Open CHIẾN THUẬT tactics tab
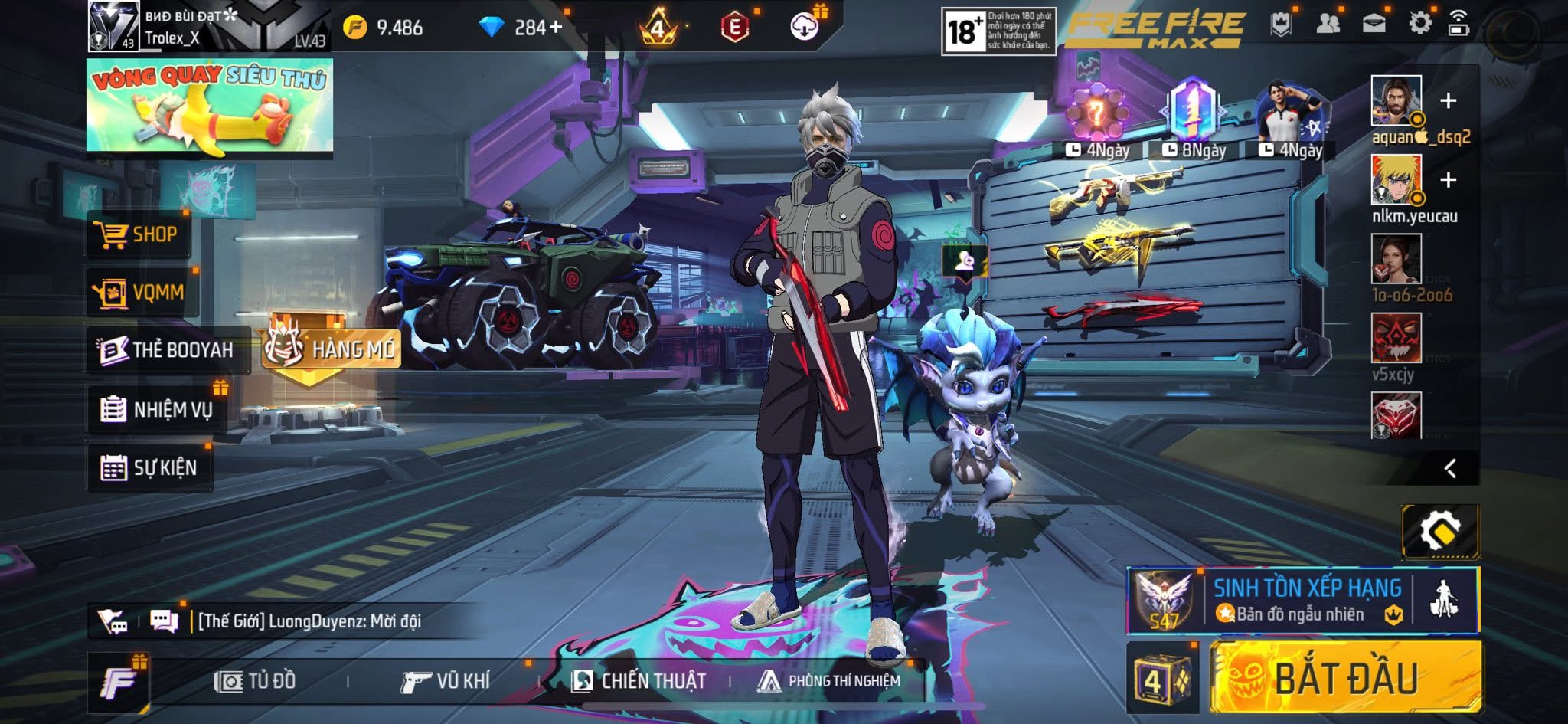Screen dimensions: 1568x724 (639, 681)
